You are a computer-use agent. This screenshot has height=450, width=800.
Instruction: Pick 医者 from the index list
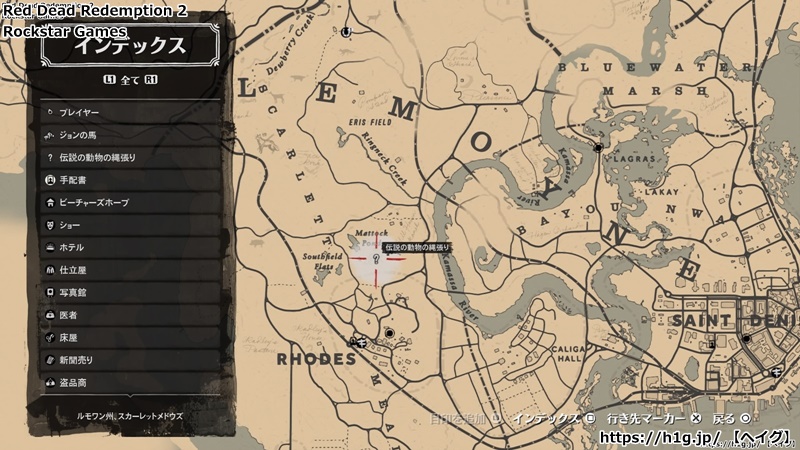point(130,315)
